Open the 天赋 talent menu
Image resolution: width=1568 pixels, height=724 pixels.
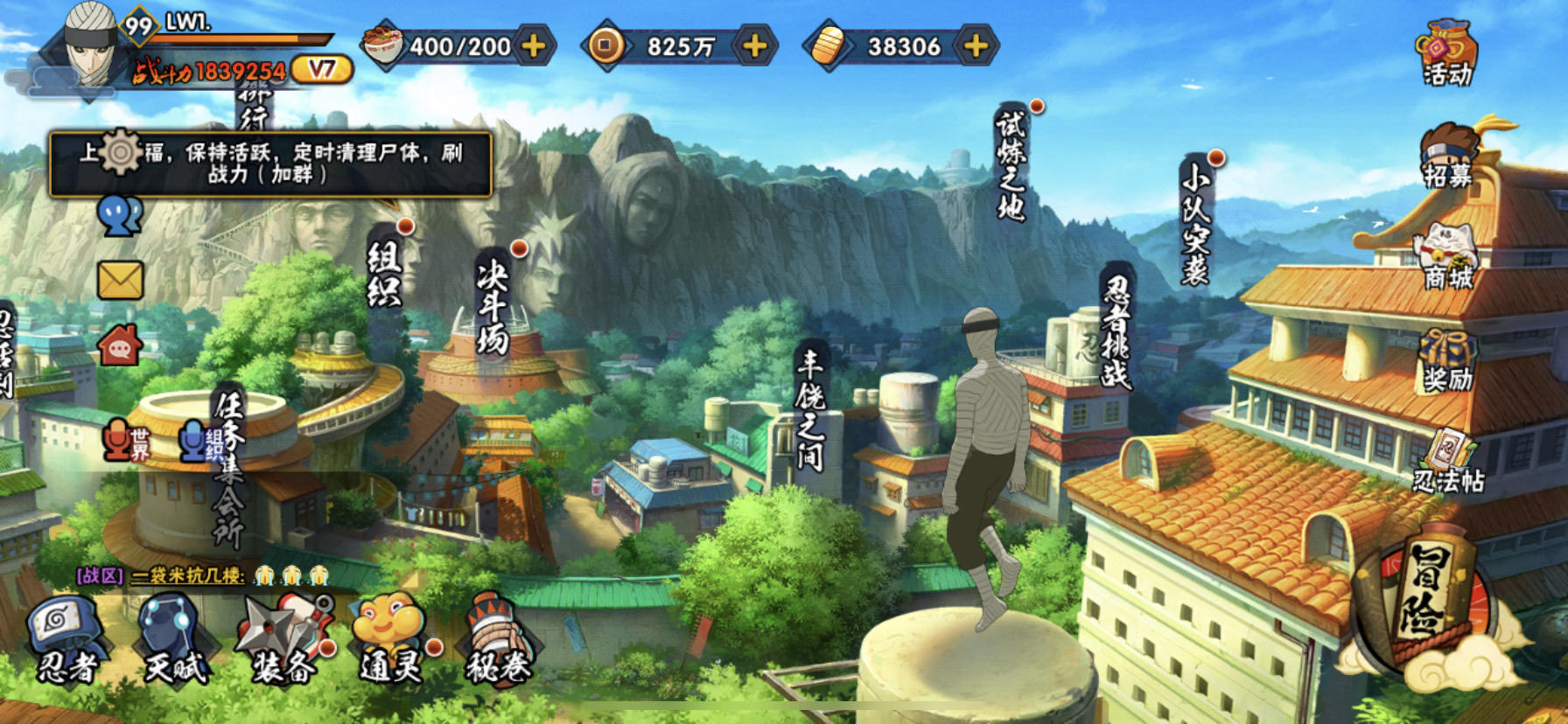click(175, 640)
